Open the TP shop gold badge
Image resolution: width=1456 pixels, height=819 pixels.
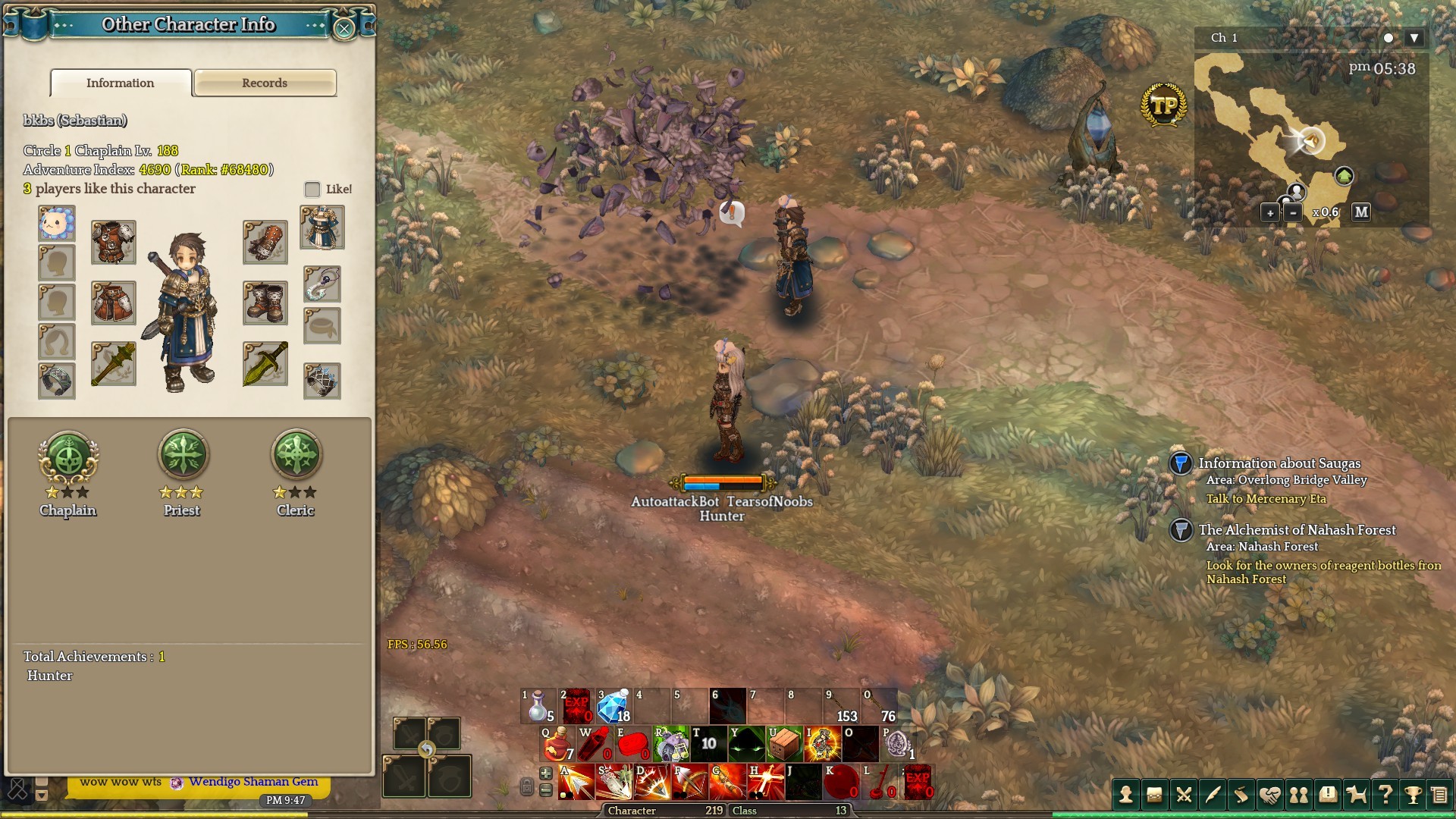click(1163, 105)
